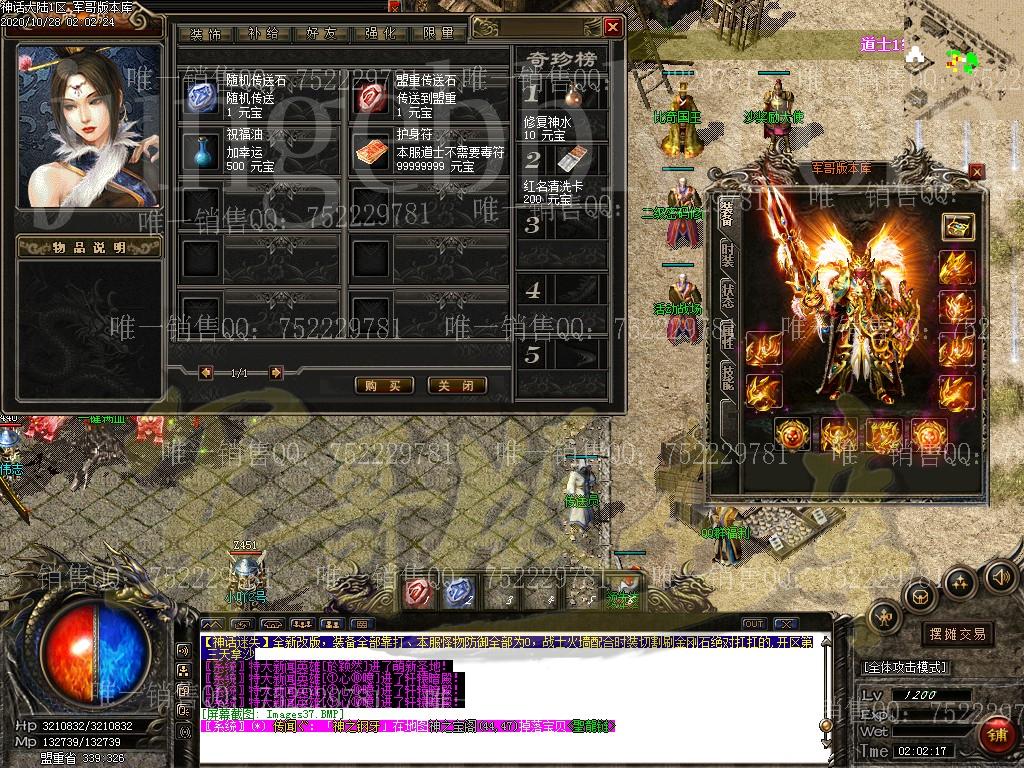Buy with the 购买 button

(x=384, y=385)
